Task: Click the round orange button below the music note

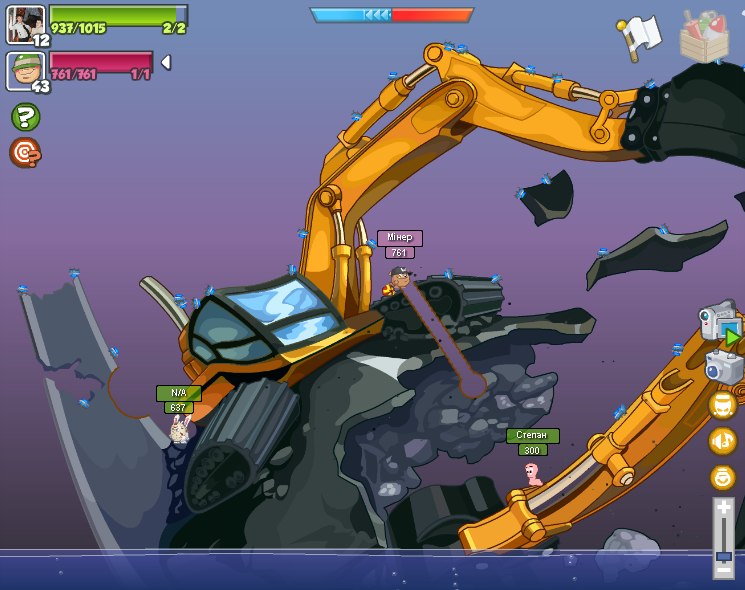Action: (722, 477)
